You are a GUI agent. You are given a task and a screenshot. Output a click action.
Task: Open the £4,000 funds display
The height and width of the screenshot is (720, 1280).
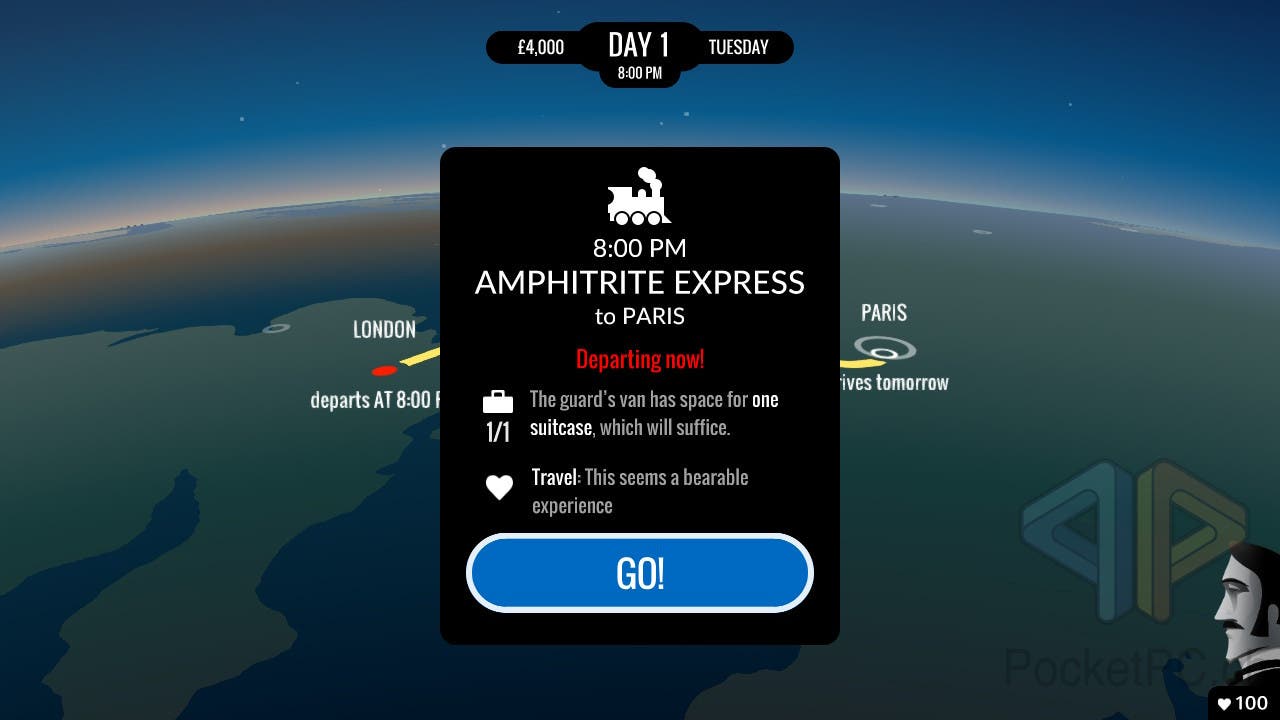point(540,47)
